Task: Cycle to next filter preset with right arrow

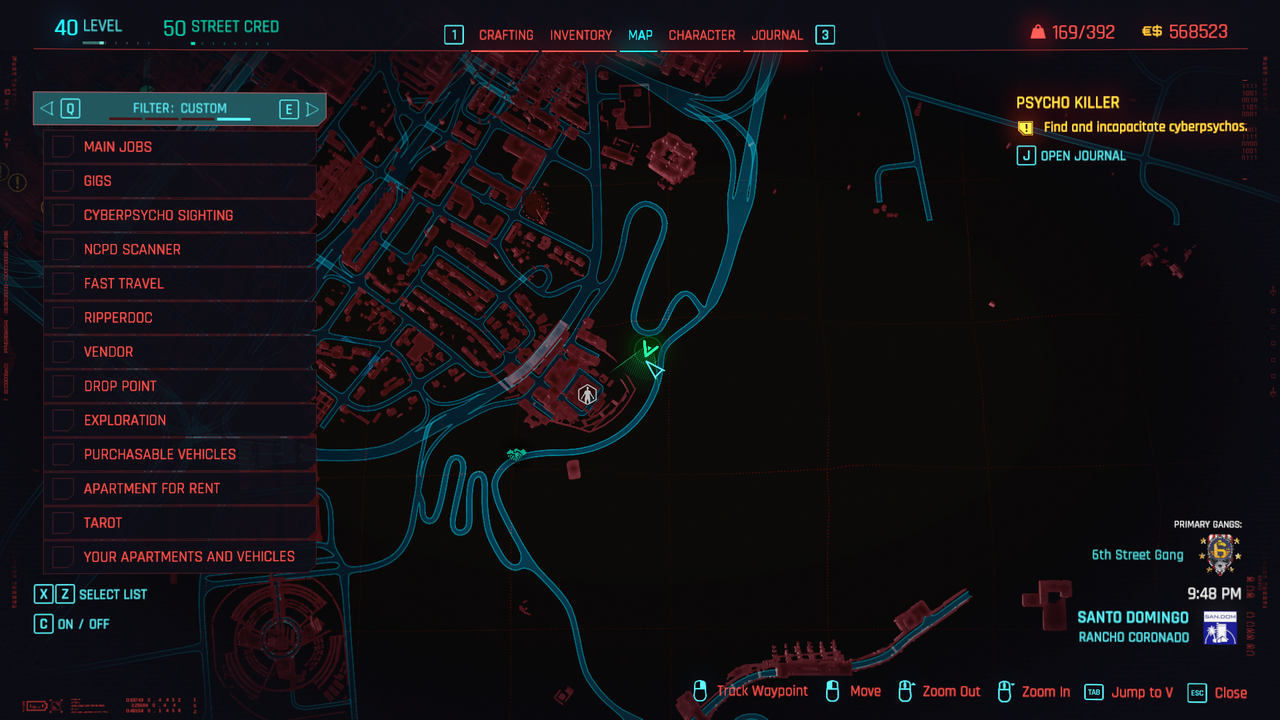Action: point(312,108)
